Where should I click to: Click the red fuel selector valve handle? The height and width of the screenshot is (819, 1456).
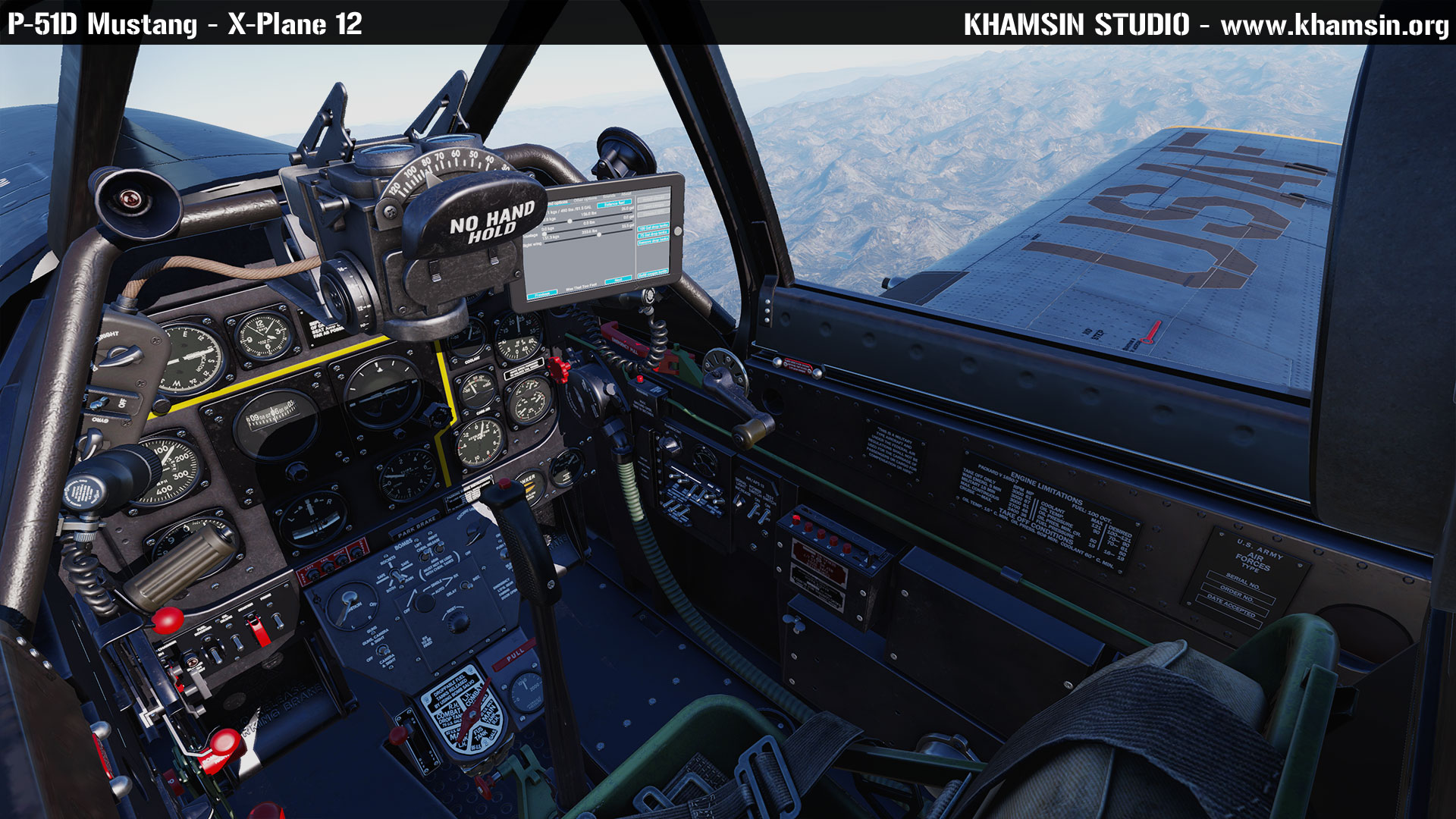point(470,714)
